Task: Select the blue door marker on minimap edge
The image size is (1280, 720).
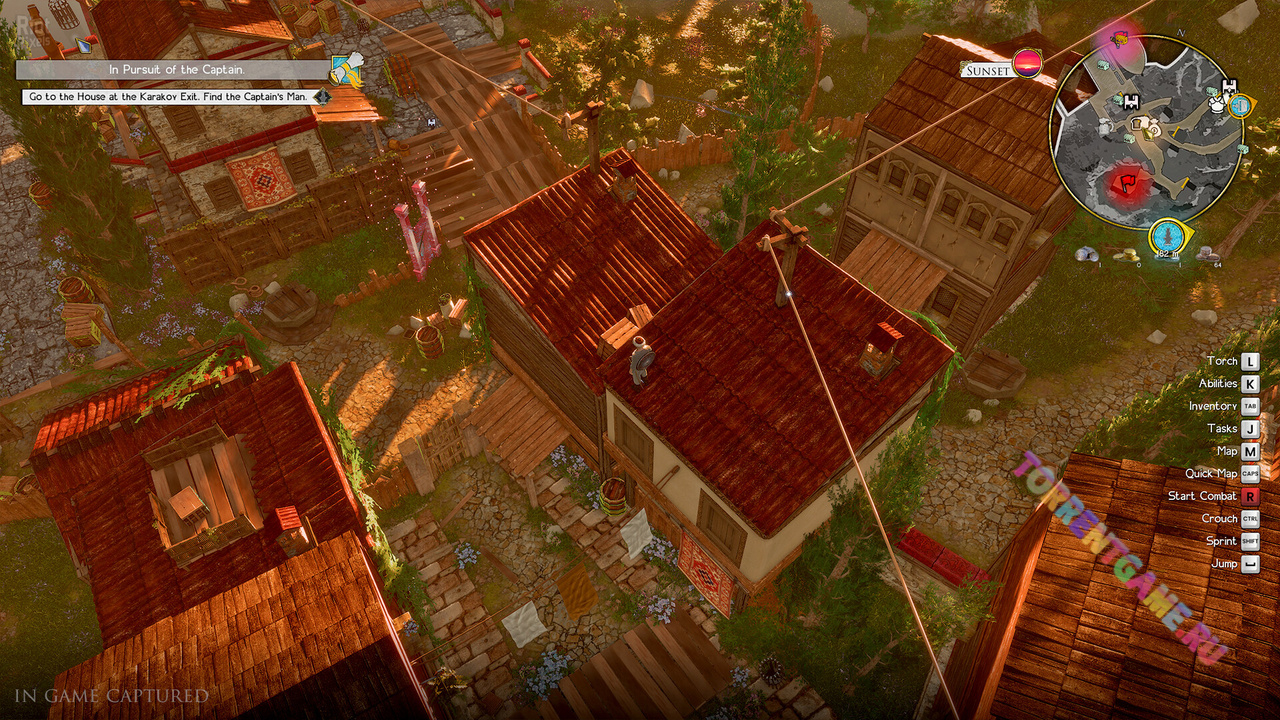Action: [x=1240, y=105]
